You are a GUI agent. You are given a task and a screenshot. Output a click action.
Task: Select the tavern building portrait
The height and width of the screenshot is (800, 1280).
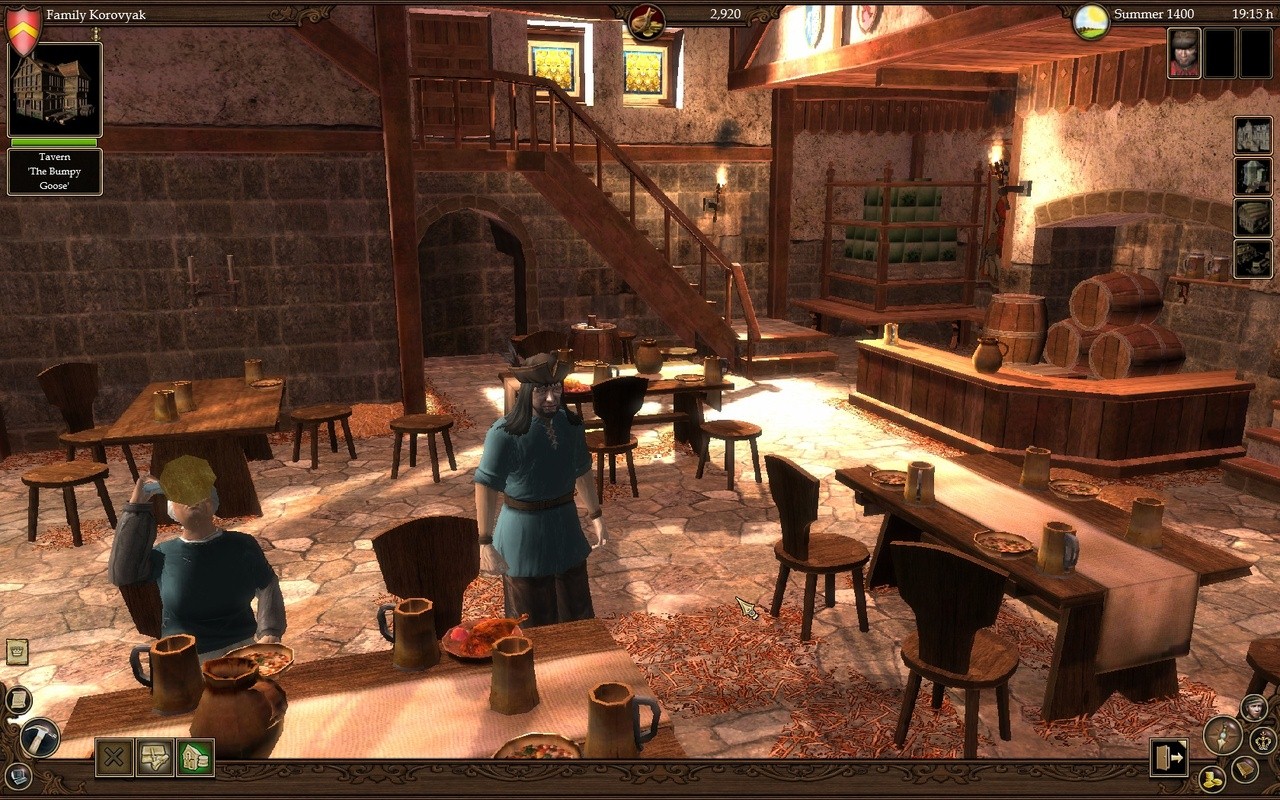[55, 89]
